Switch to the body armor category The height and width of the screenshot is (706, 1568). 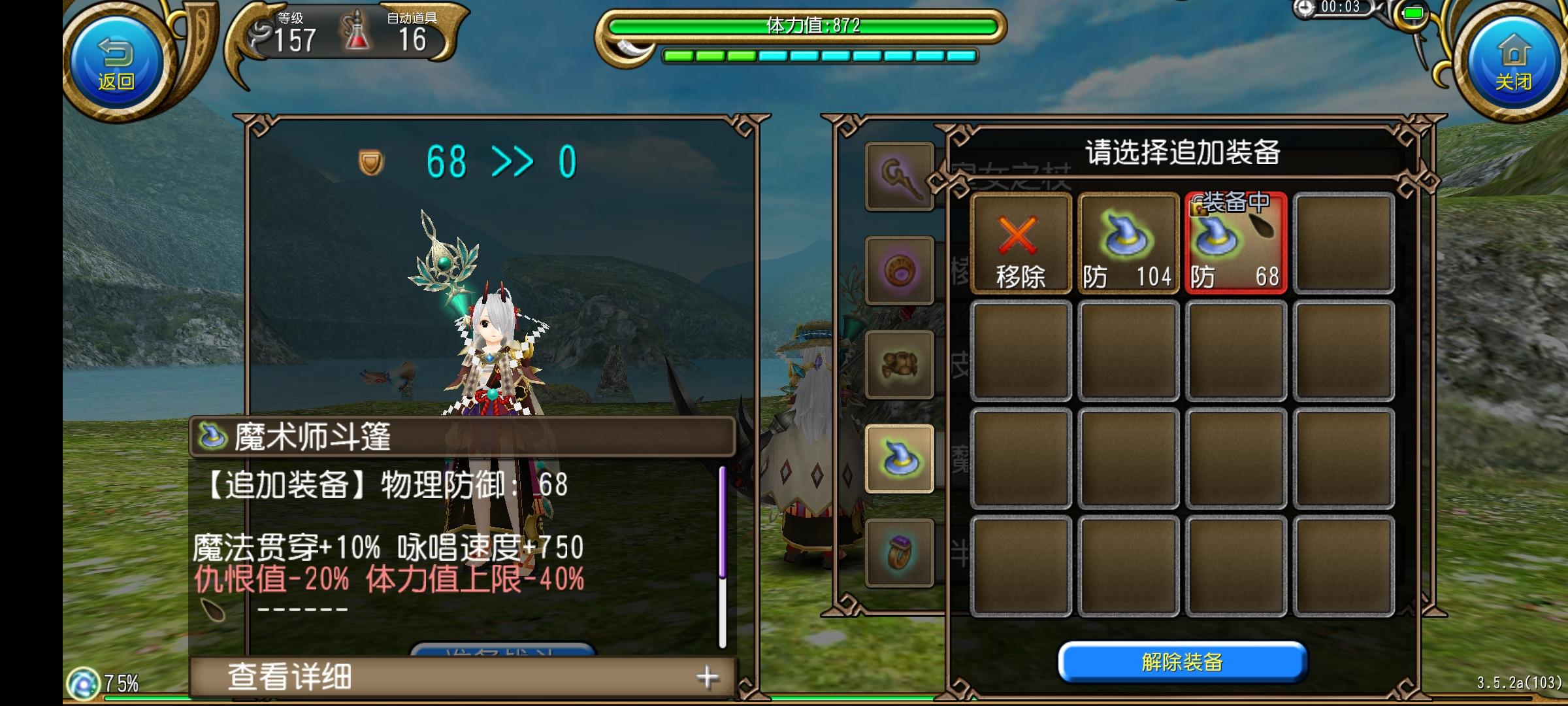click(898, 363)
